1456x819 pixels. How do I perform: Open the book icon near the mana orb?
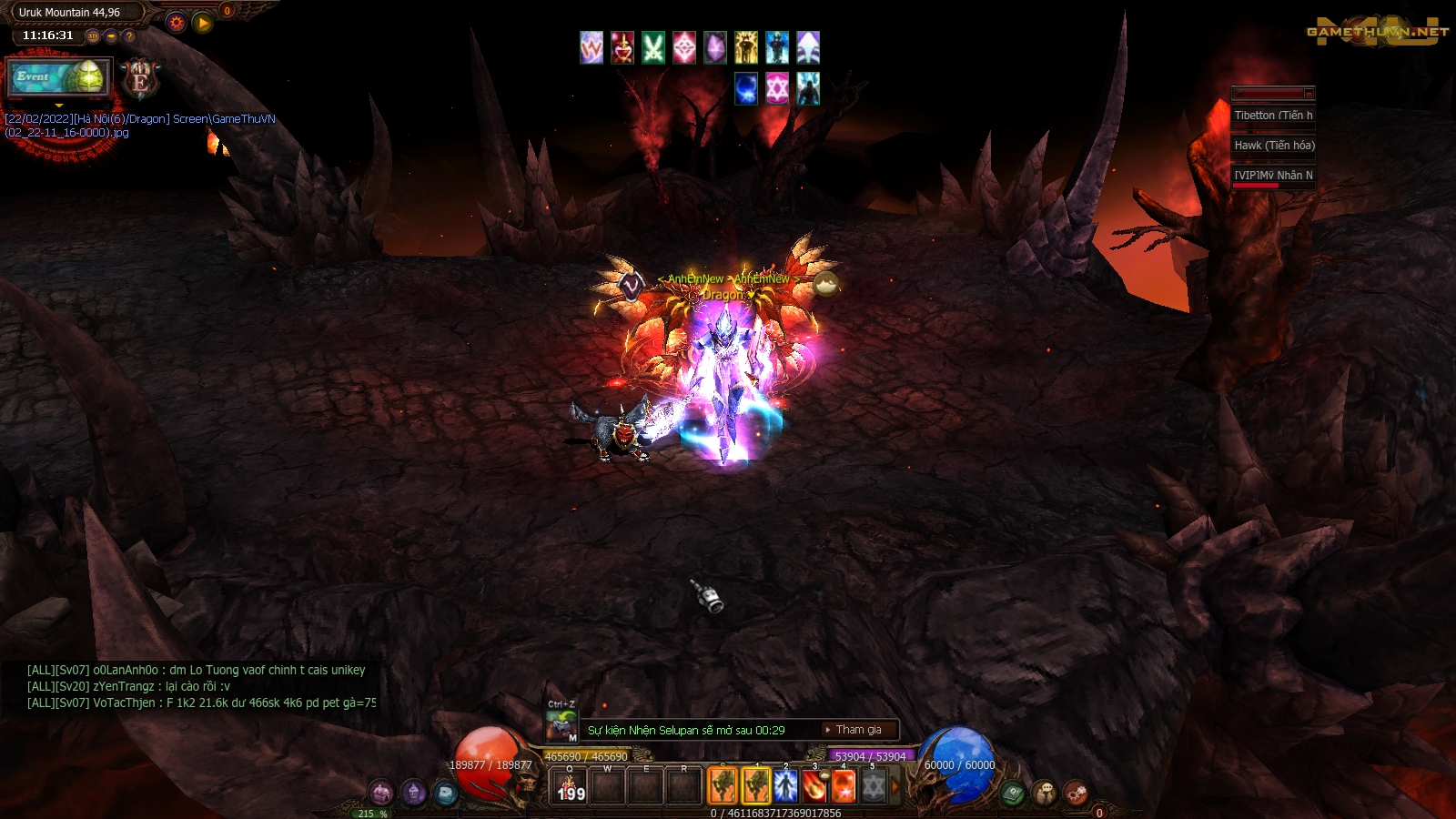pyautogui.click(x=1011, y=793)
